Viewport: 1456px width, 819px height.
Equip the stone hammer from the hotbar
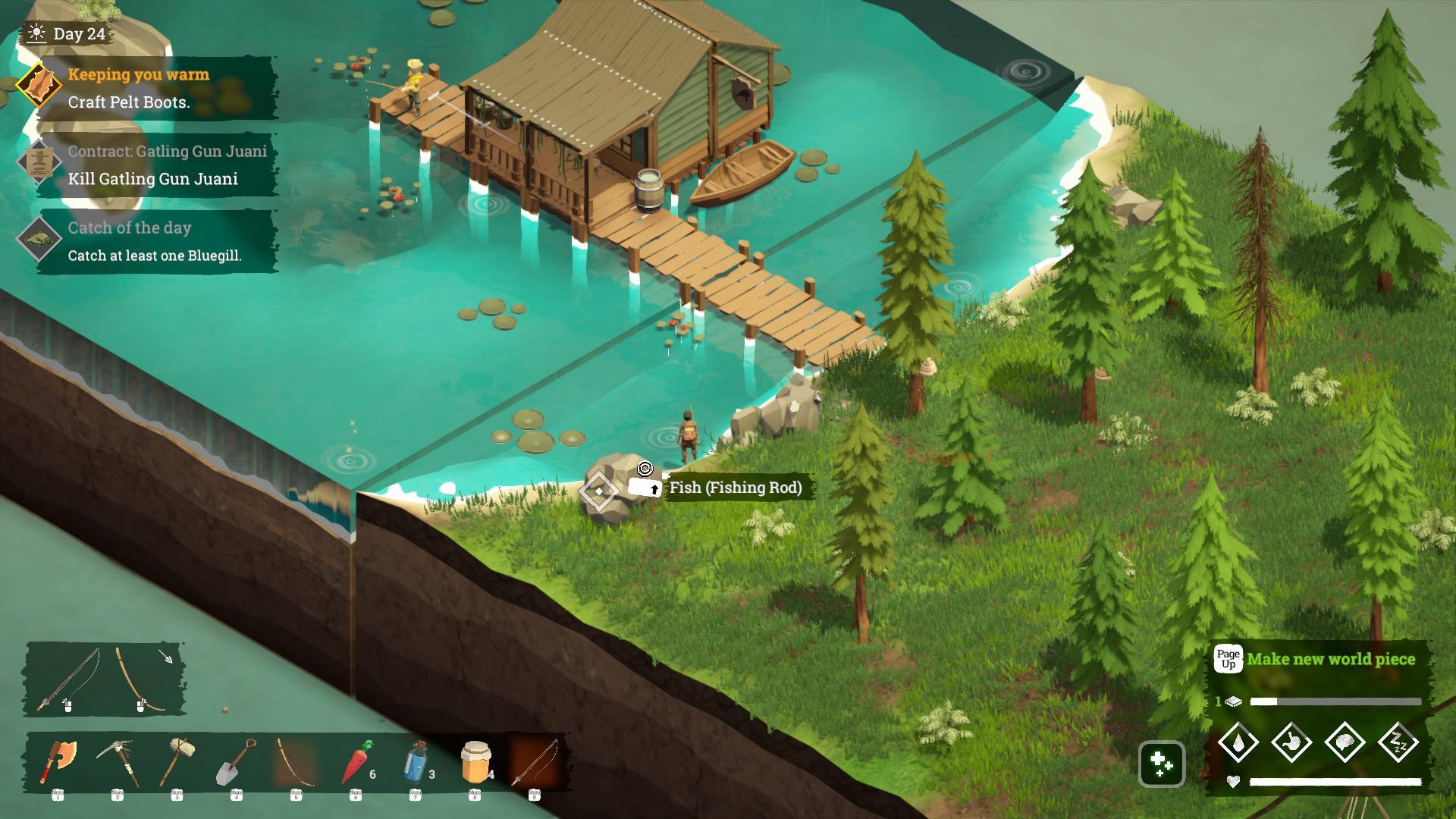(x=177, y=761)
